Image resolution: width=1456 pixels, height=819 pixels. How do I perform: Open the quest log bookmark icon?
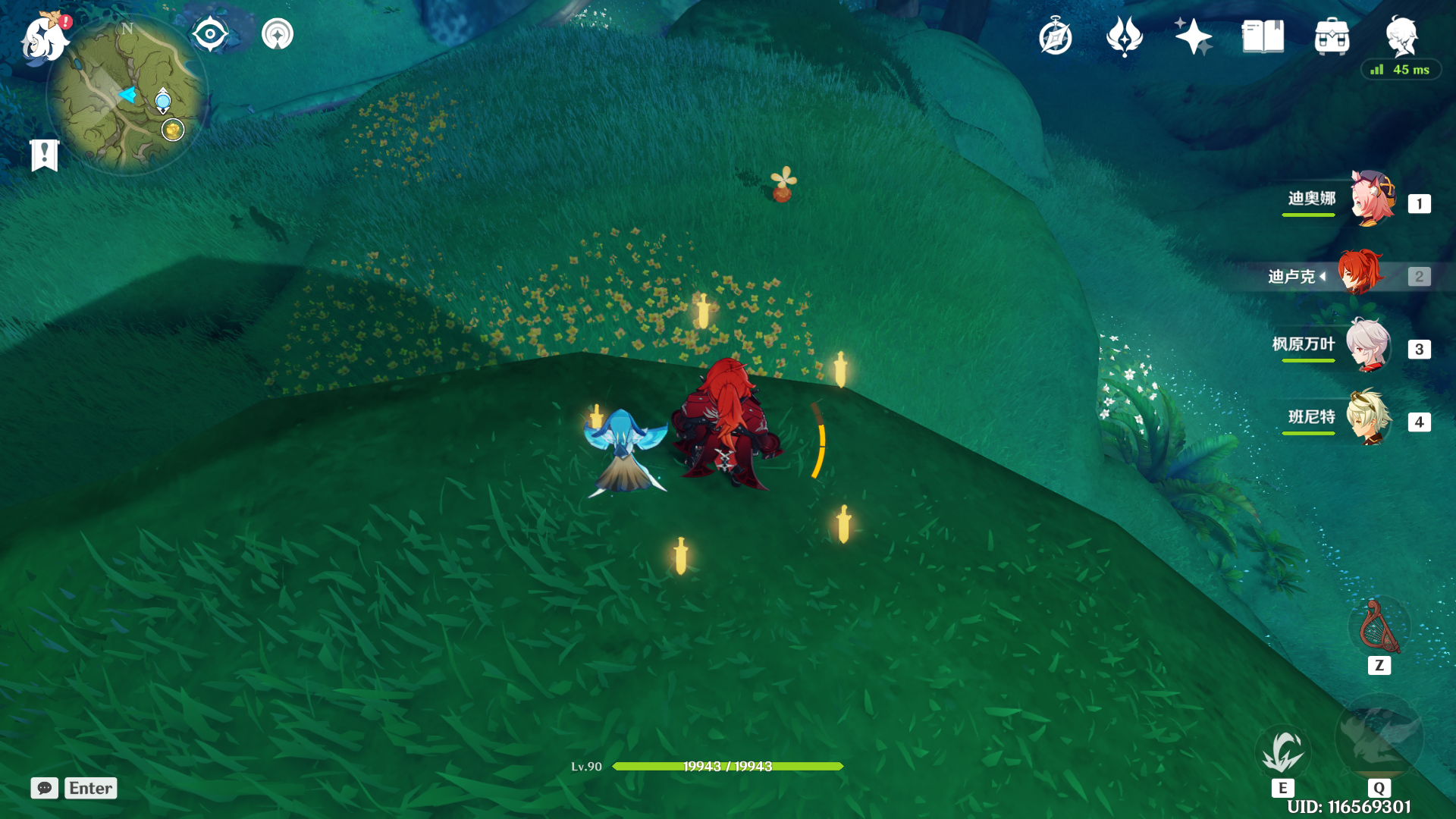click(x=45, y=155)
